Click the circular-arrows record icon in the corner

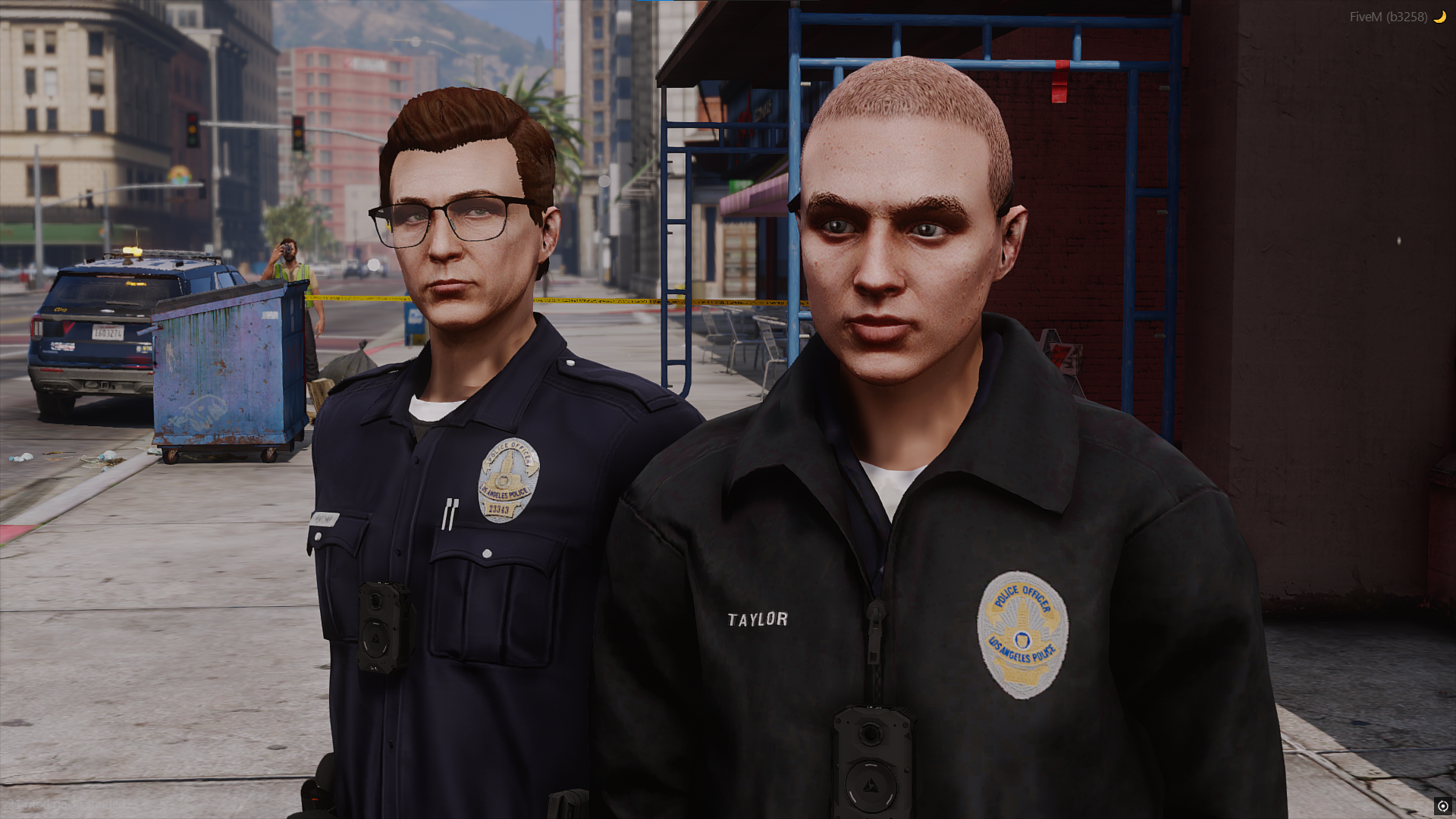click(x=1442, y=806)
